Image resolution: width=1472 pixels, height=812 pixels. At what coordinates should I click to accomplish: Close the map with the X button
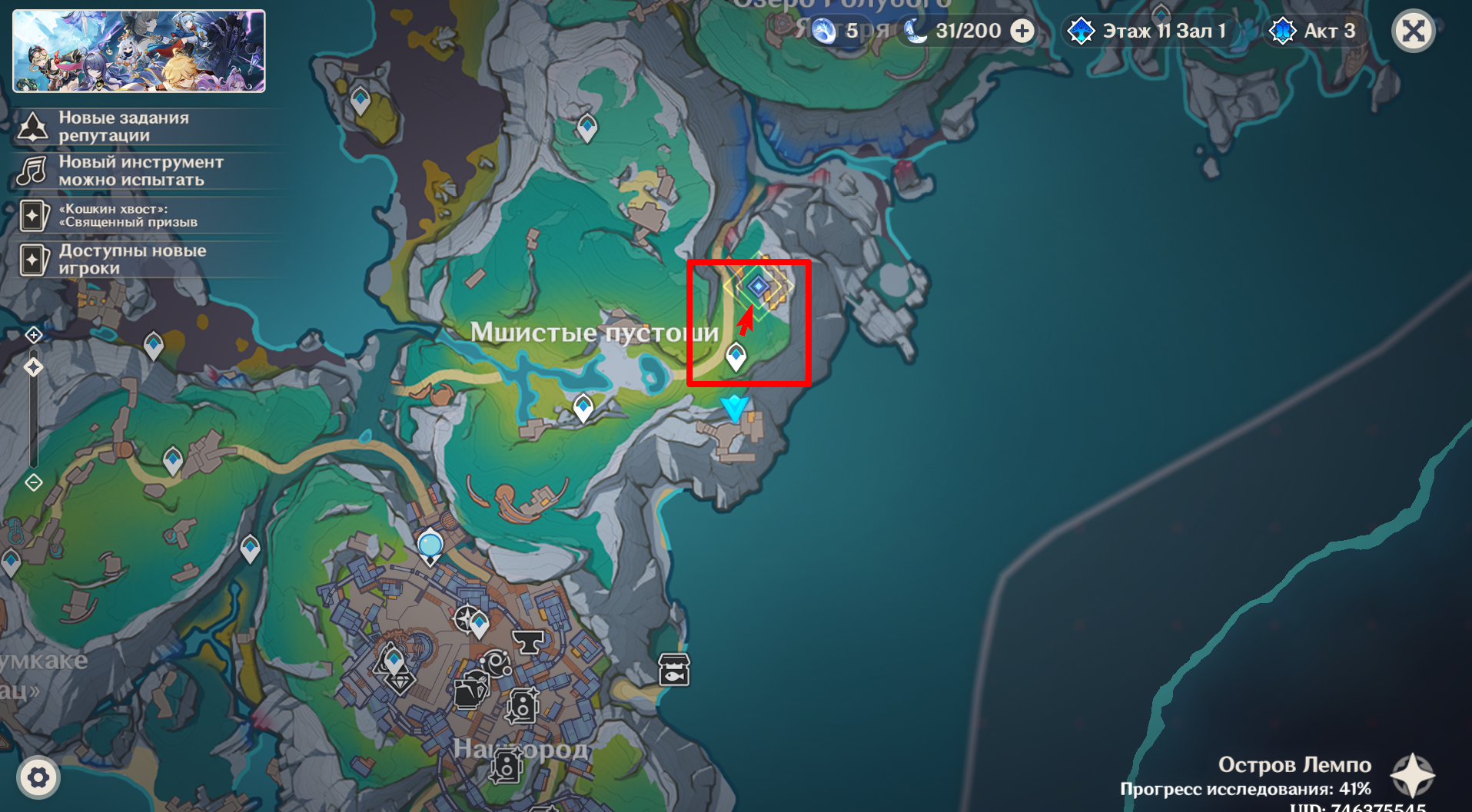pyautogui.click(x=1413, y=31)
